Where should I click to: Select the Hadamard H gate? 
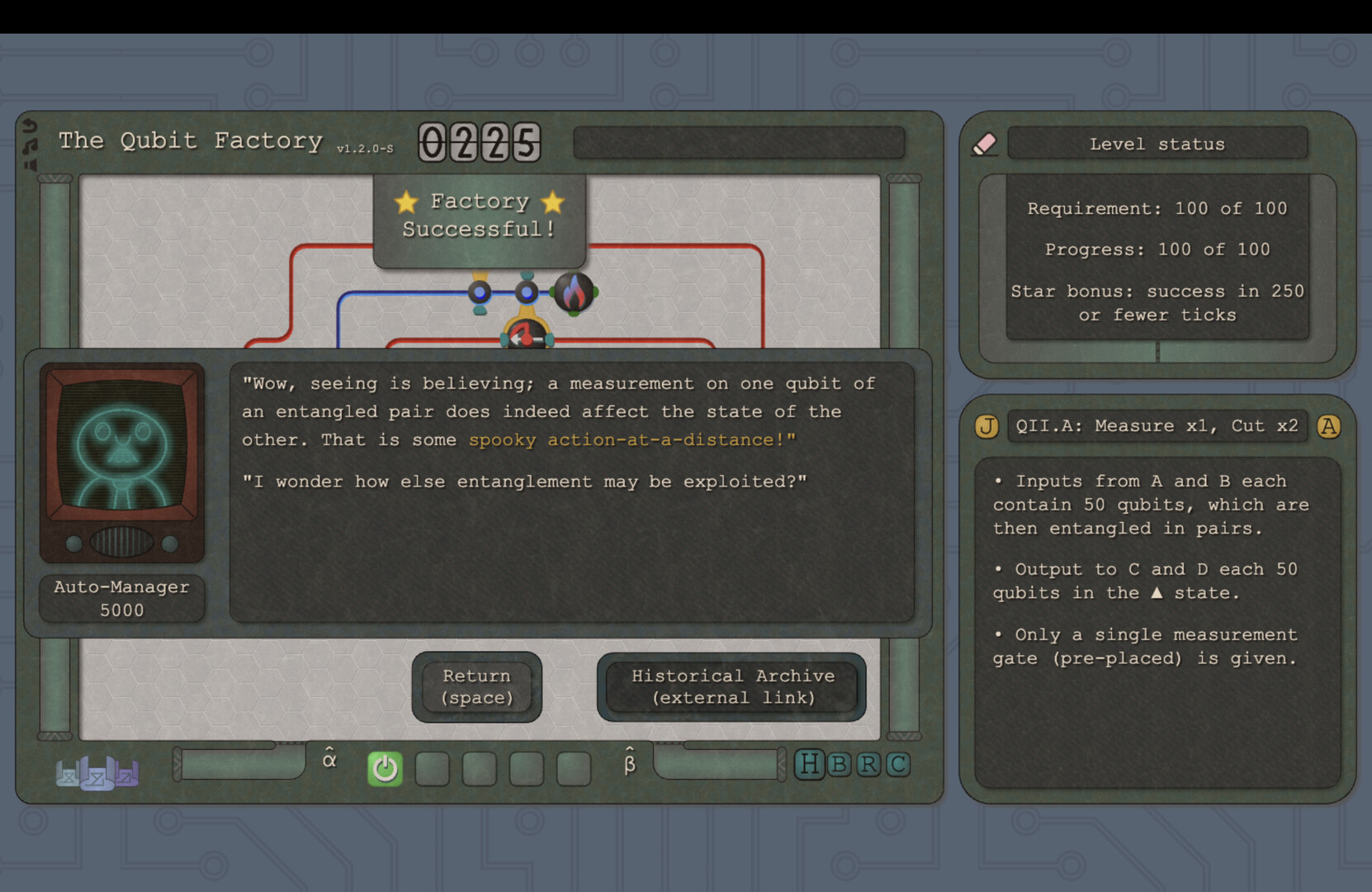[809, 765]
